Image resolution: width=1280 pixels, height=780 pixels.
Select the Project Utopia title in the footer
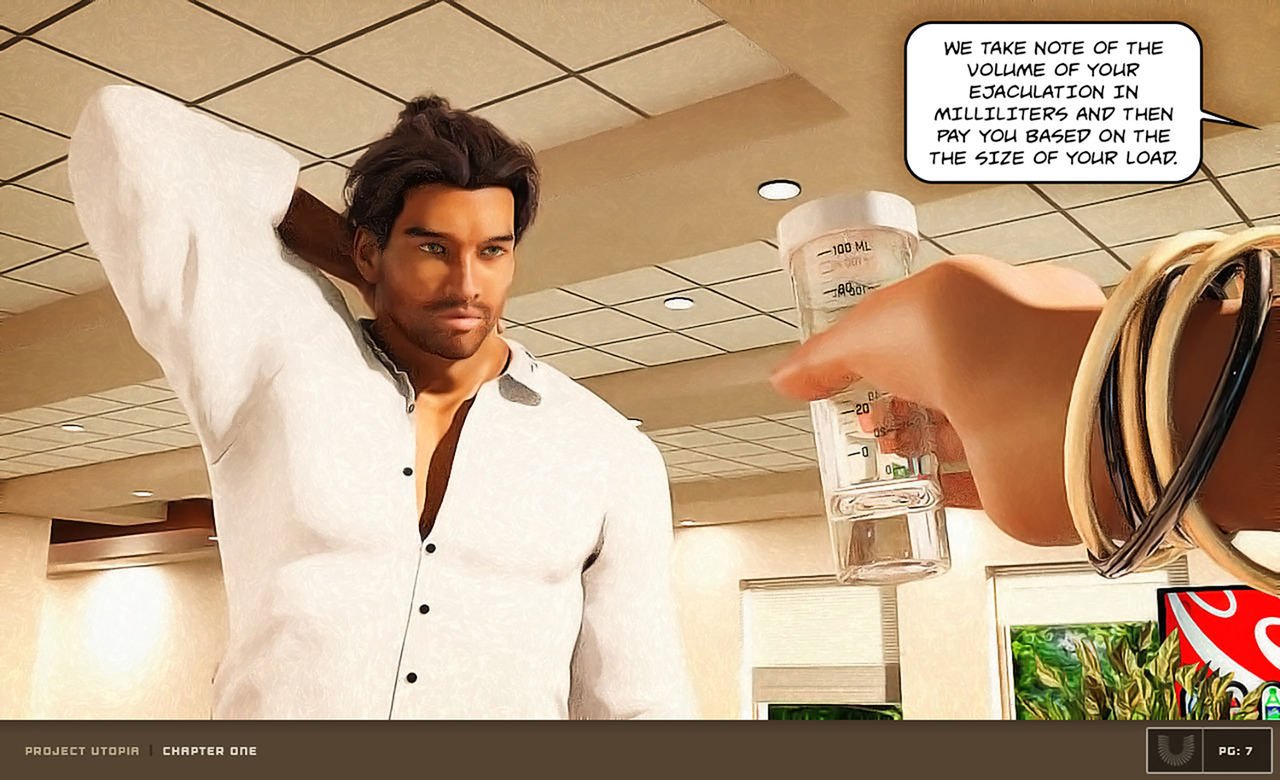pos(82,751)
